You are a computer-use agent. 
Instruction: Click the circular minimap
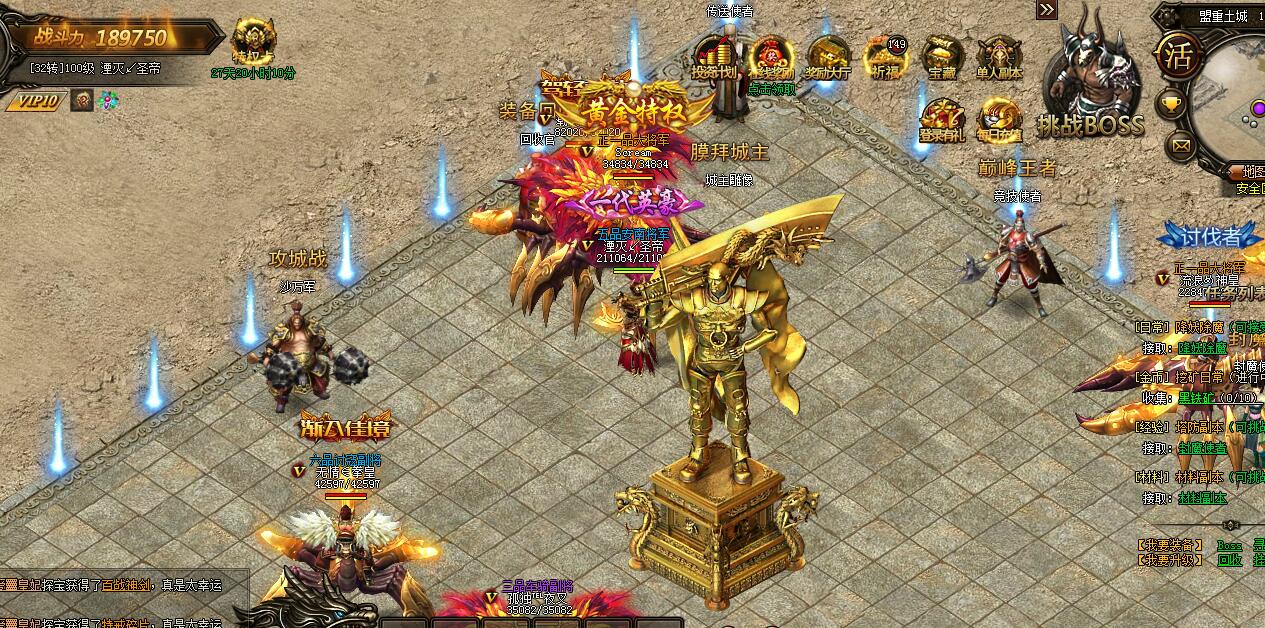(x=1236, y=100)
